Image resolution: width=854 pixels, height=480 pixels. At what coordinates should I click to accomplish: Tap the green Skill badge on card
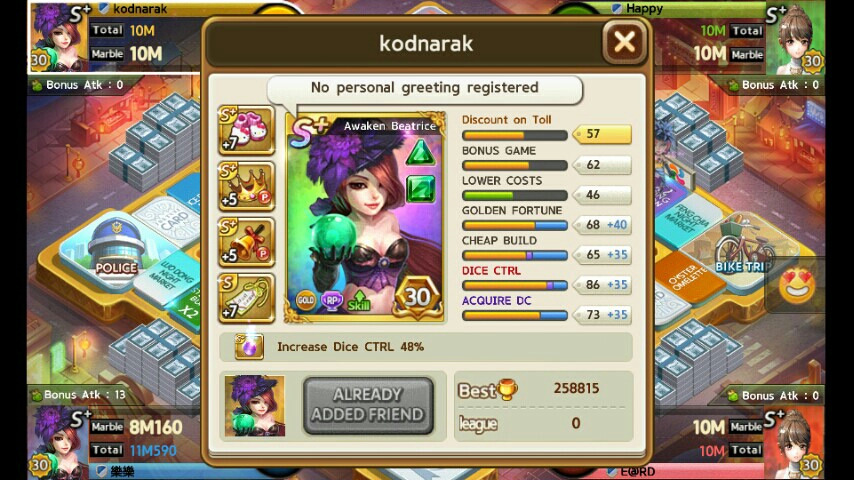359,300
